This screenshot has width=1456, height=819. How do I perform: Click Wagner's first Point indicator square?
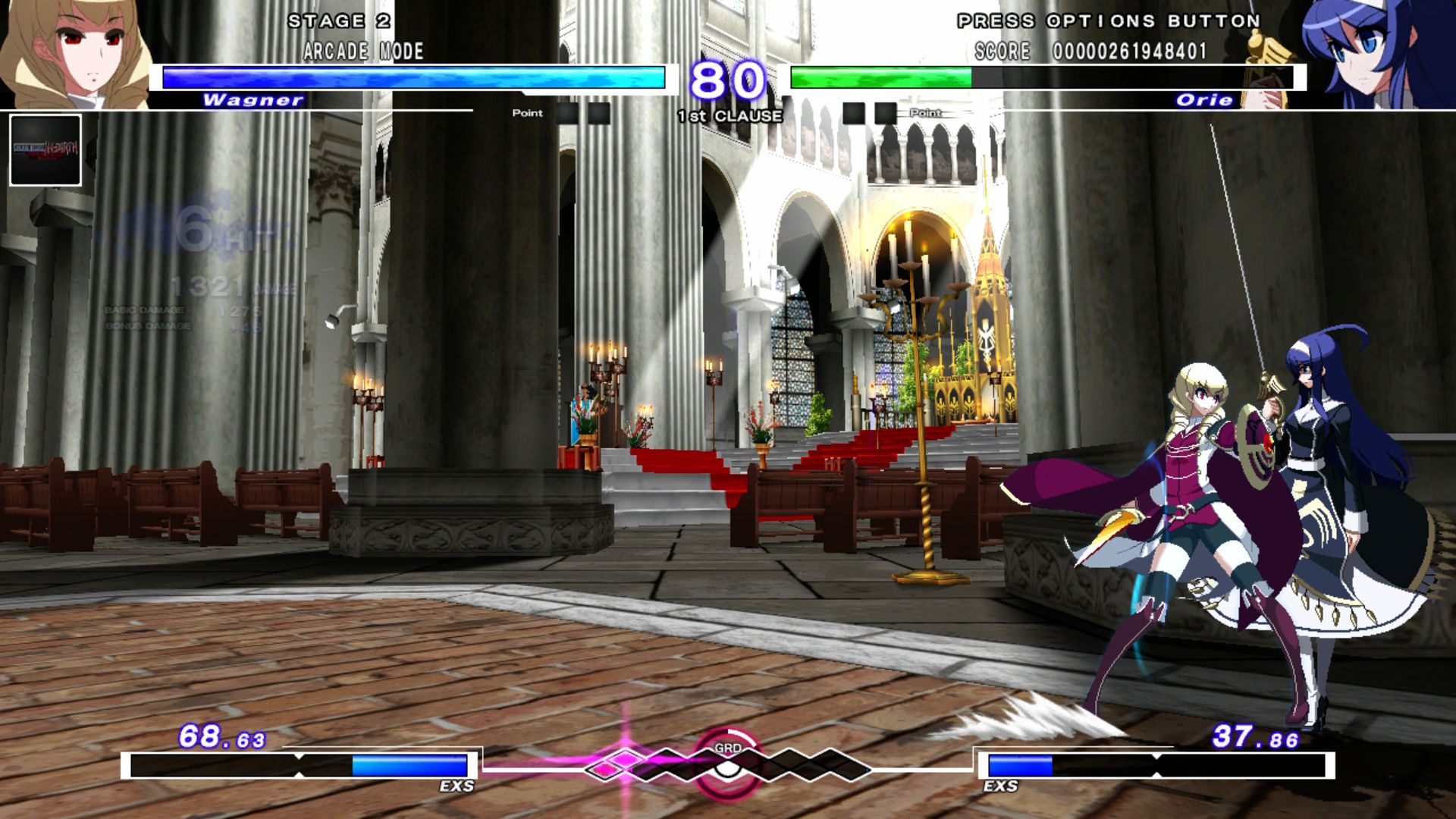pos(565,114)
